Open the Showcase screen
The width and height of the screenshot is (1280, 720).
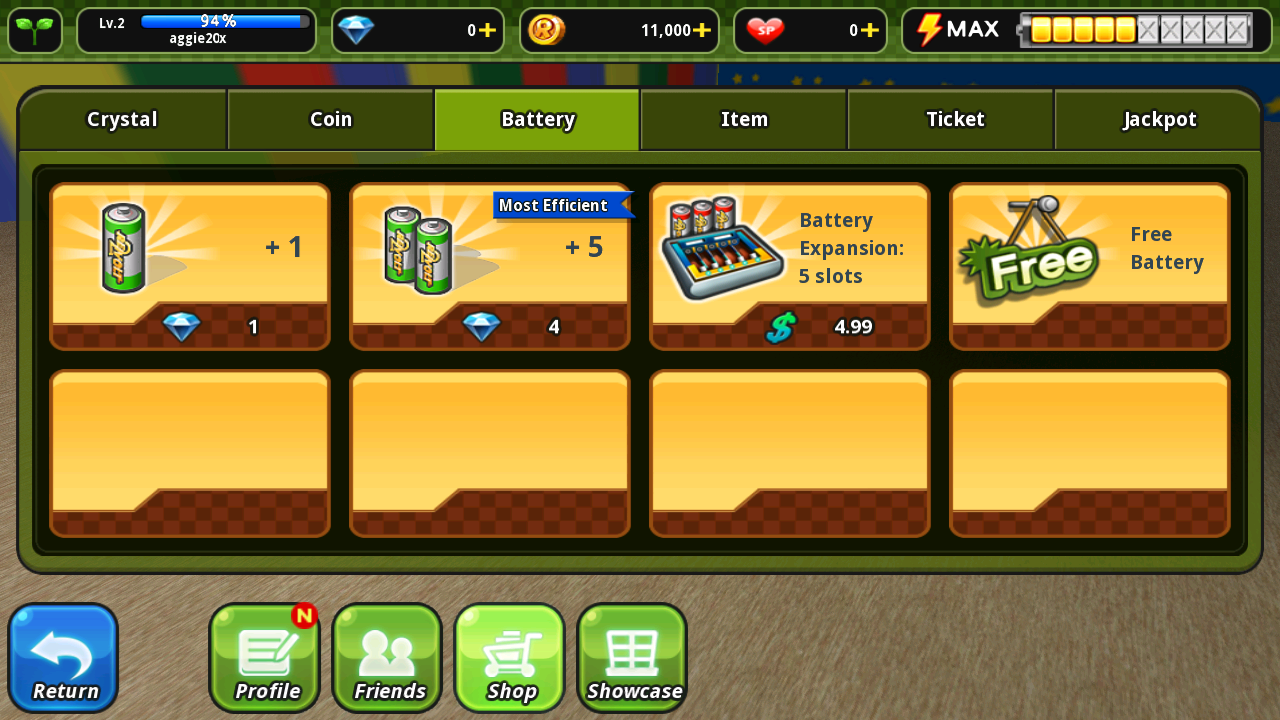[632, 658]
